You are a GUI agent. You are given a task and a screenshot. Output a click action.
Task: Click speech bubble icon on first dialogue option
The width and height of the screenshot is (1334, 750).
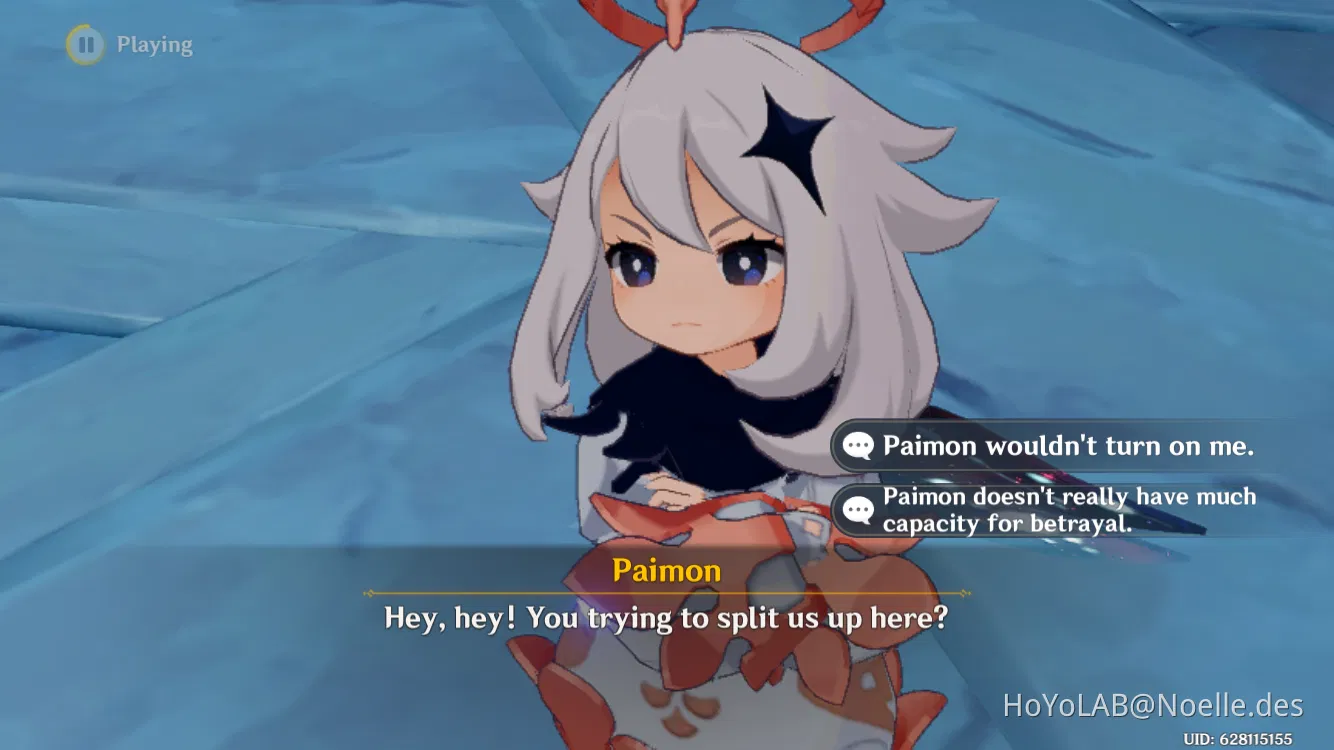[x=856, y=446]
